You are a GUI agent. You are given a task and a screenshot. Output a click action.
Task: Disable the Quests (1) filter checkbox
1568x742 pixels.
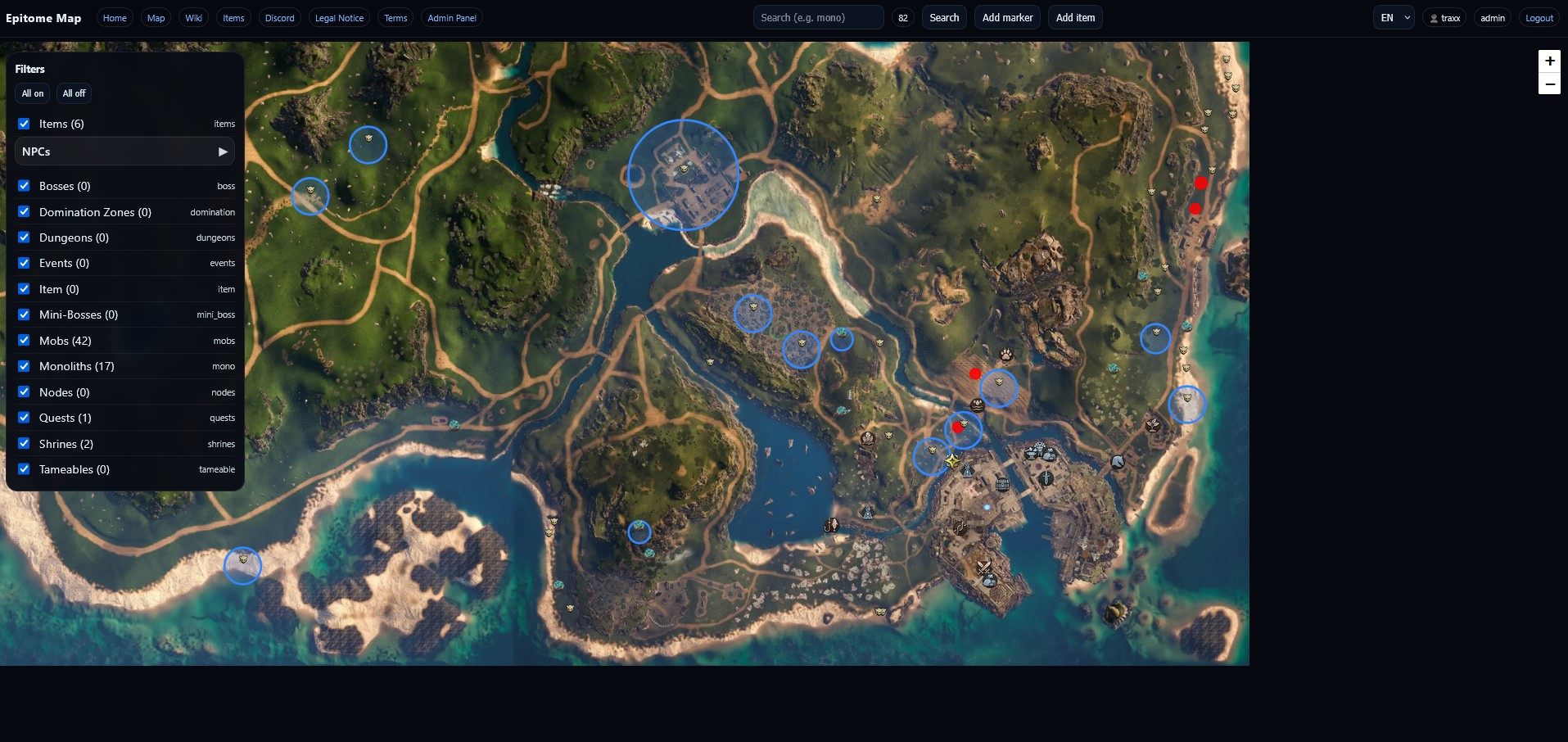(25, 418)
